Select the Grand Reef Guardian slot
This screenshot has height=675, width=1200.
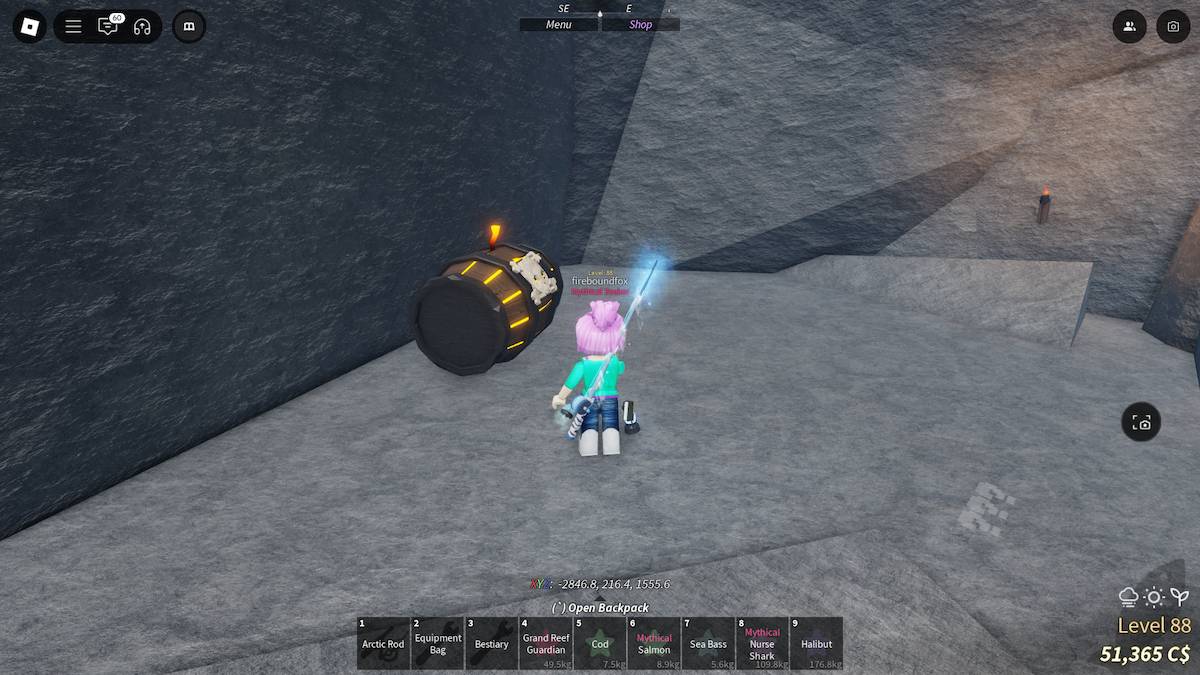(x=546, y=643)
